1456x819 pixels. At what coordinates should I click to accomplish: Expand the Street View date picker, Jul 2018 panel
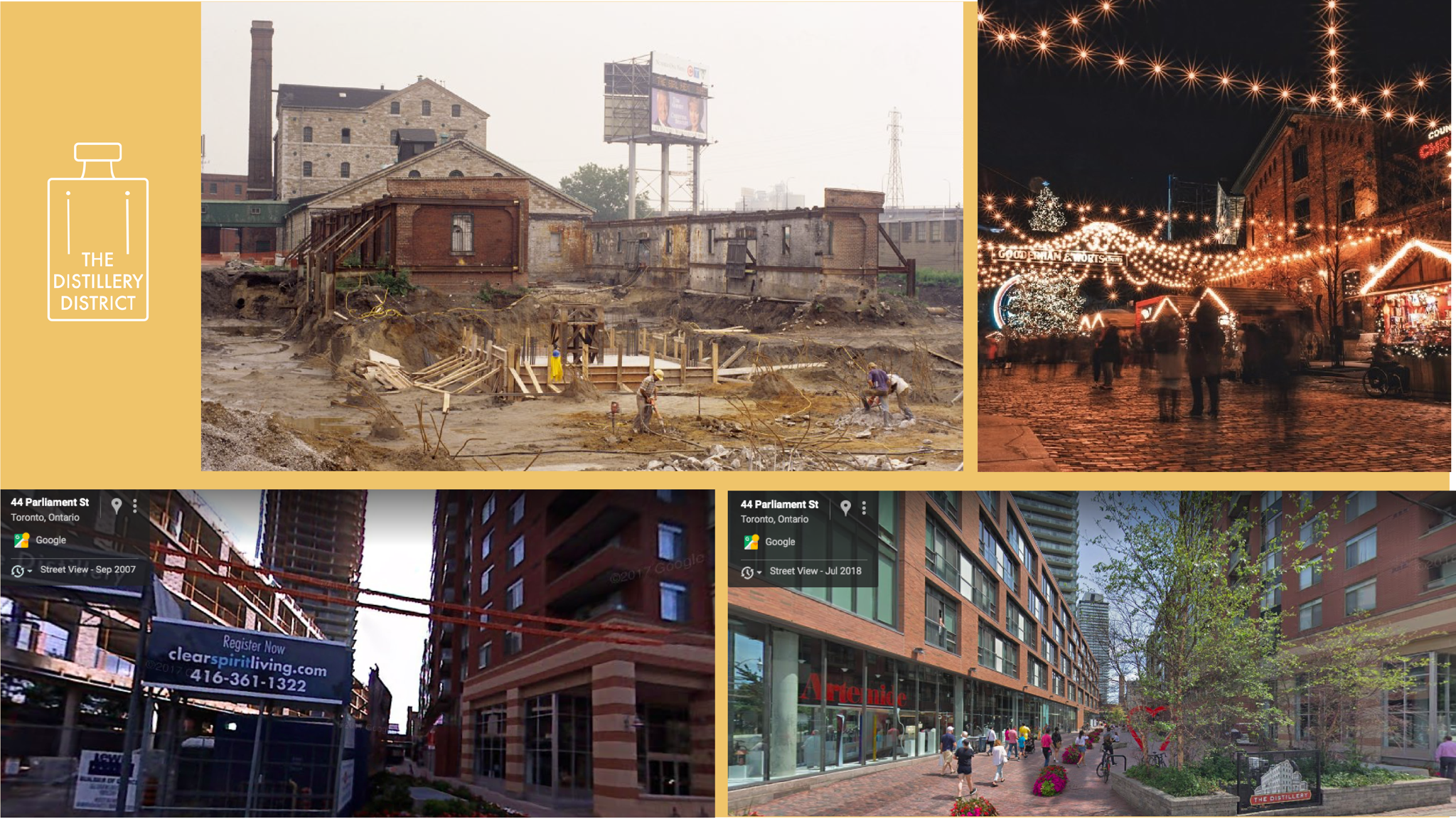(x=759, y=572)
